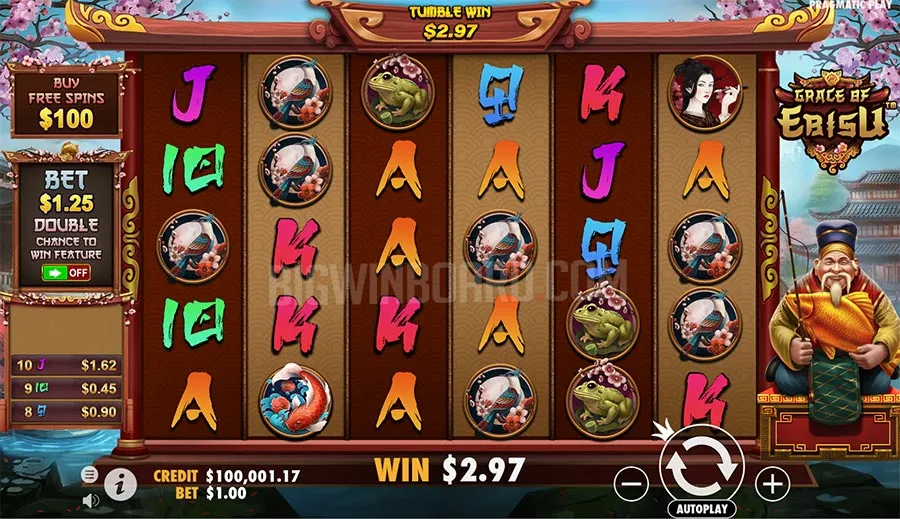
Task: Spin the reels with the circular arrows button
Action: click(702, 464)
